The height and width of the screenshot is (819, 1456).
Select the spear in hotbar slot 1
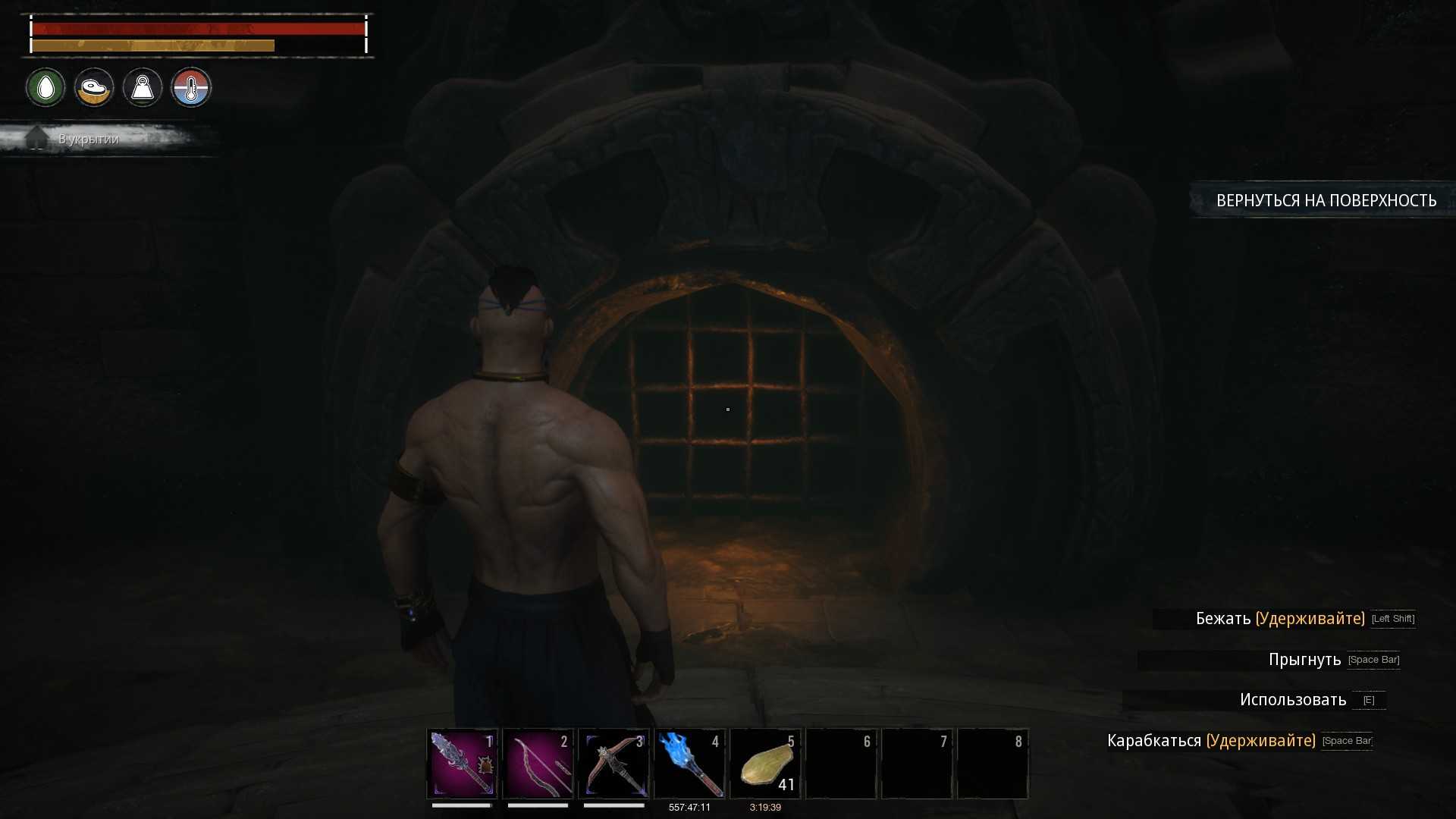[463, 763]
